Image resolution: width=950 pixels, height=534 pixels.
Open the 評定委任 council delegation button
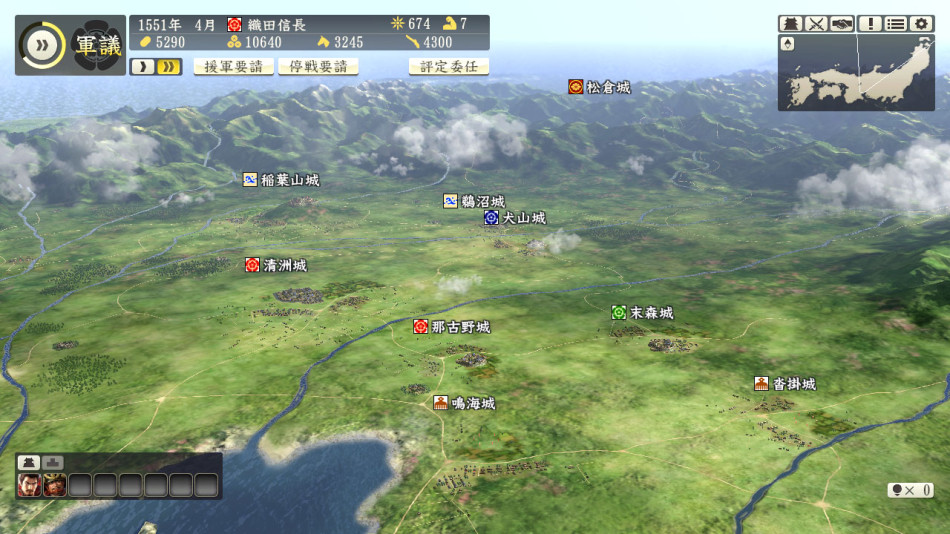[449, 67]
